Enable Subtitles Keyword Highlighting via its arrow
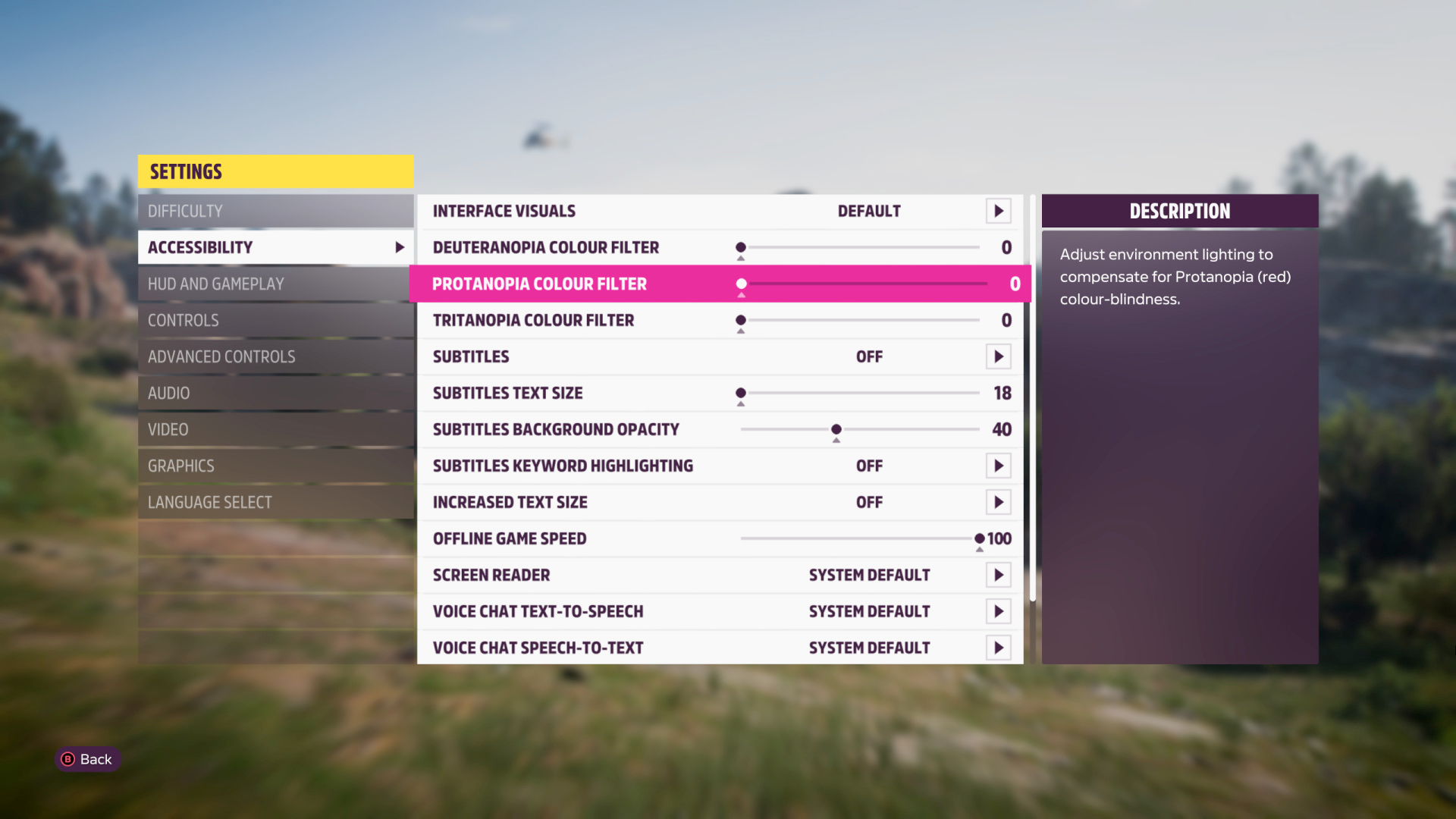1456x819 pixels. pyautogui.click(x=999, y=466)
